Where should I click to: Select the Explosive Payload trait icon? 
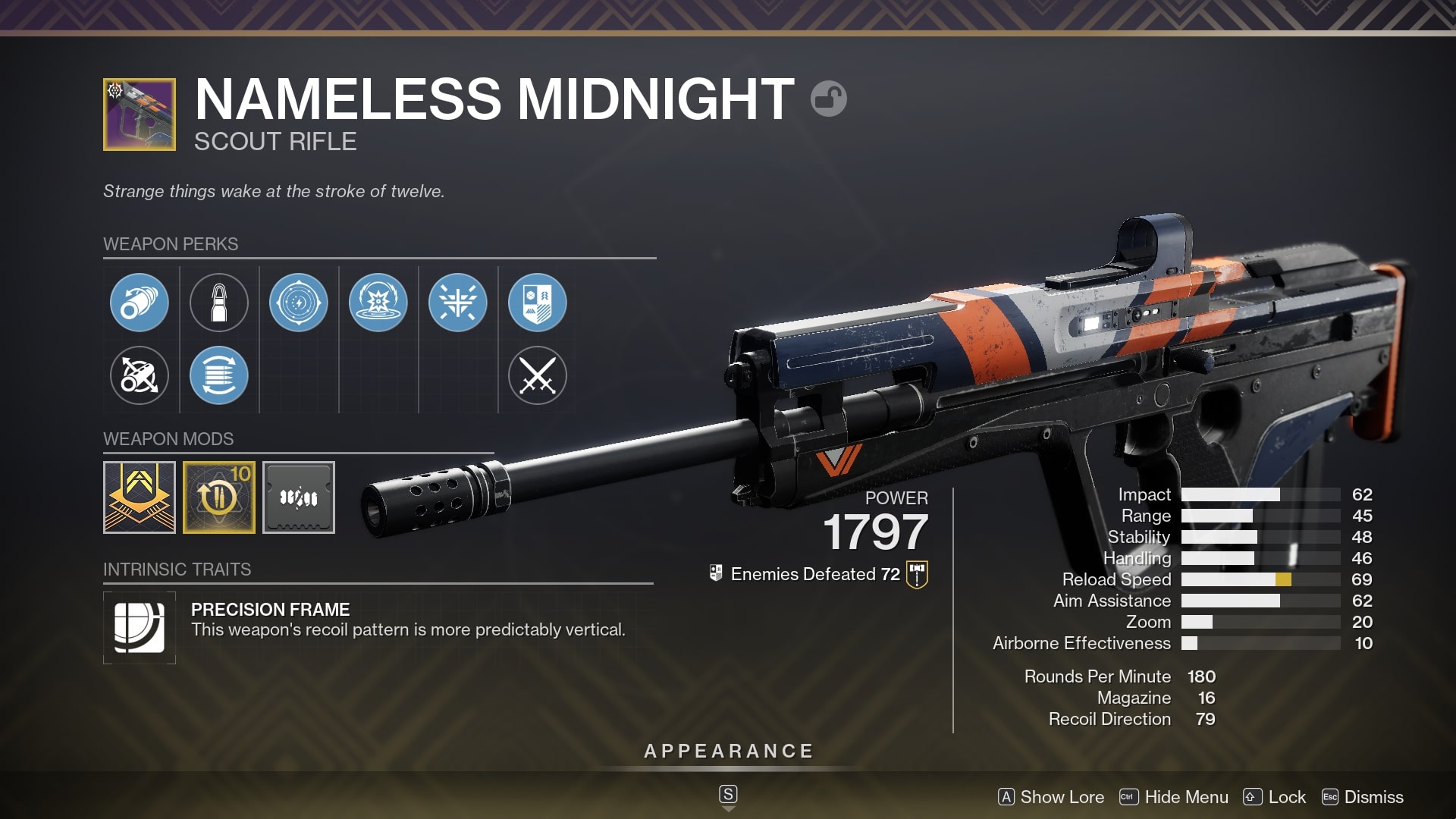click(x=378, y=302)
